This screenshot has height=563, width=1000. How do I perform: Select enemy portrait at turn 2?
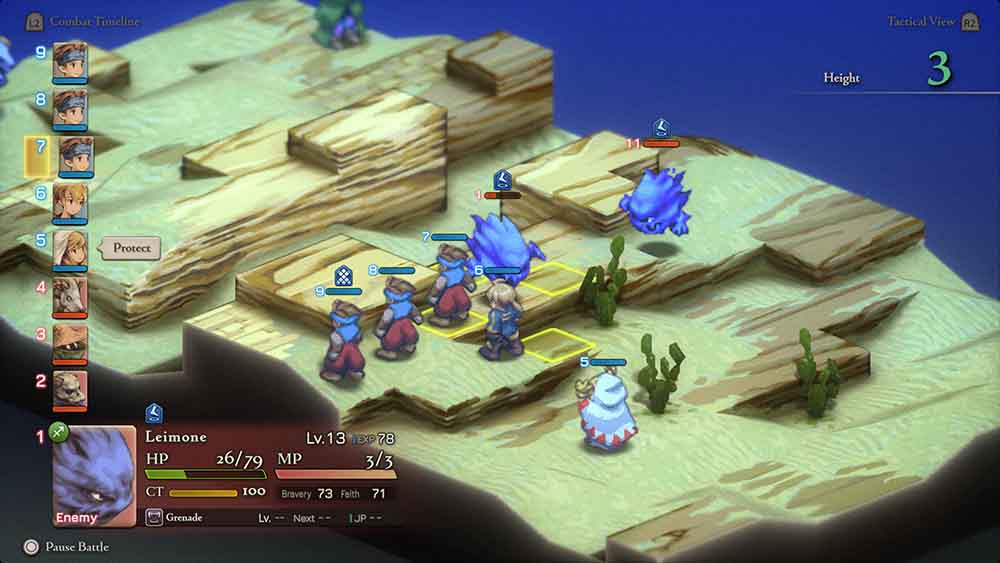coord(70,388)
